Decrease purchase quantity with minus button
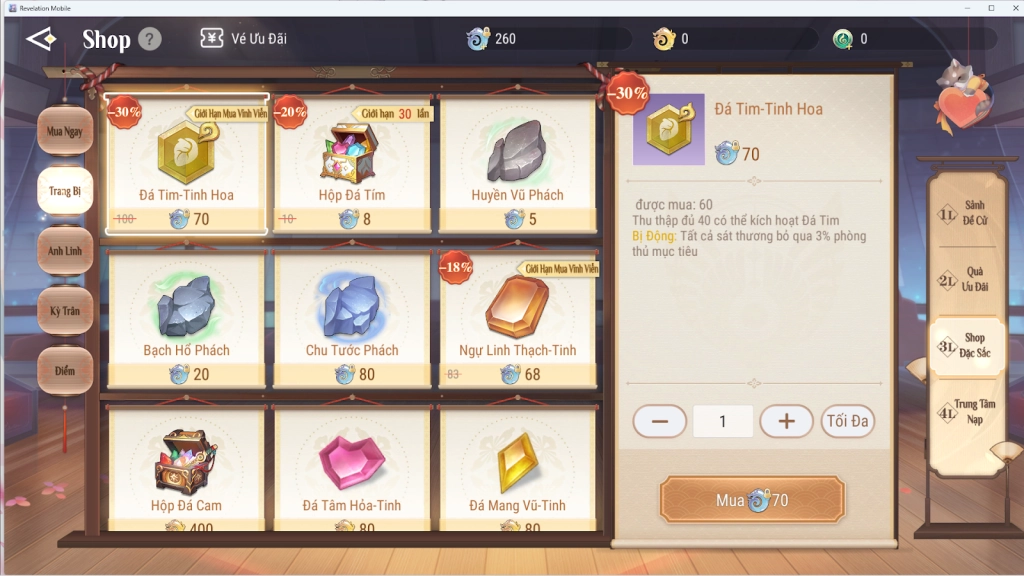 coord(660,421)
